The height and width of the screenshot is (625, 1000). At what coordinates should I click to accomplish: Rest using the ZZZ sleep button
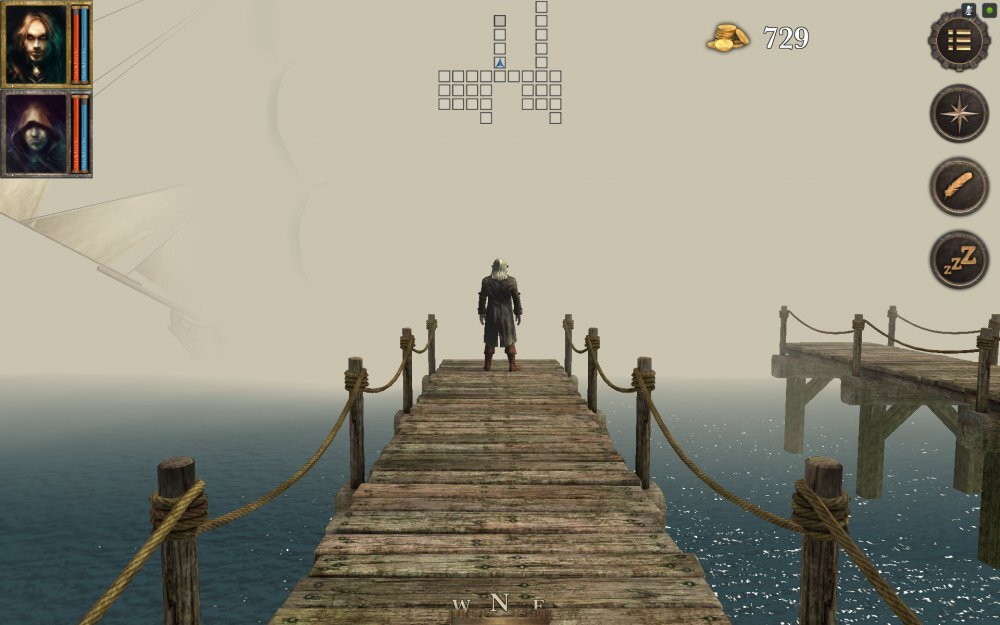point(959,259)
